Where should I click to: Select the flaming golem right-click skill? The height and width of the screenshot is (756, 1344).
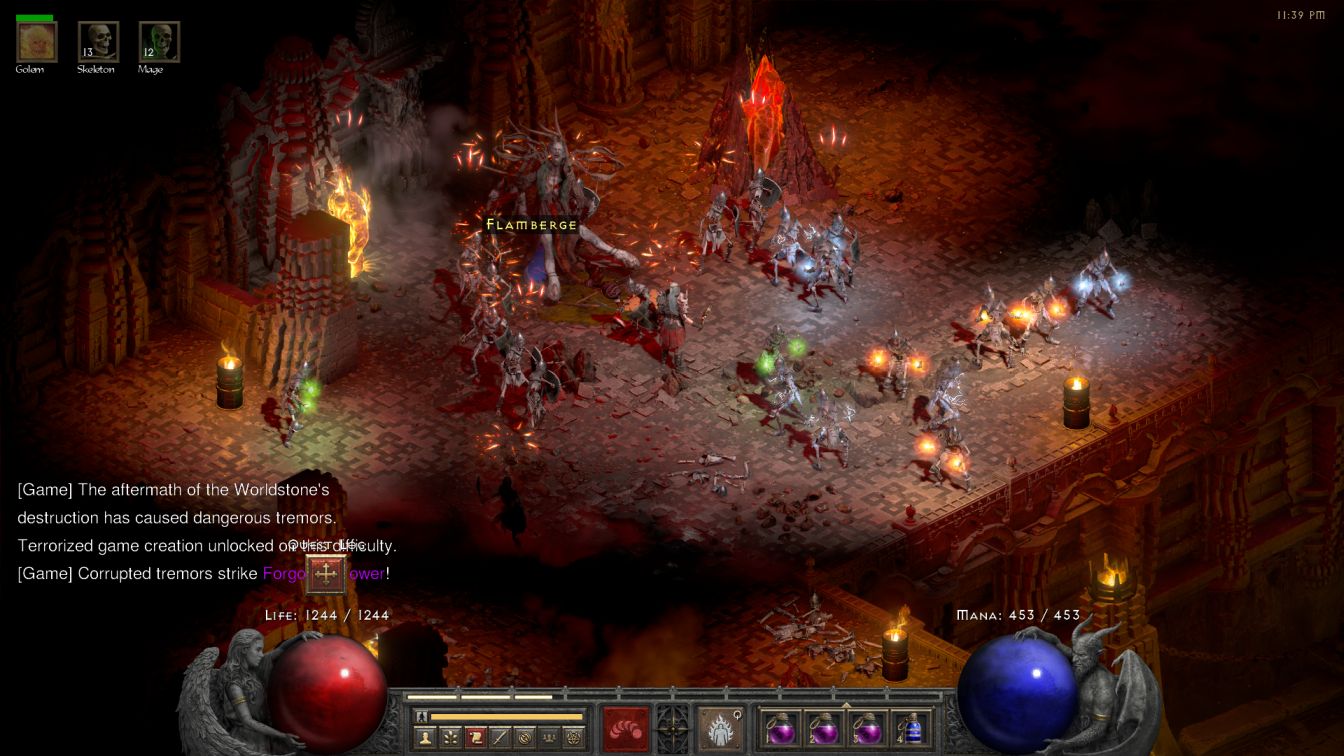click(719, 728)
